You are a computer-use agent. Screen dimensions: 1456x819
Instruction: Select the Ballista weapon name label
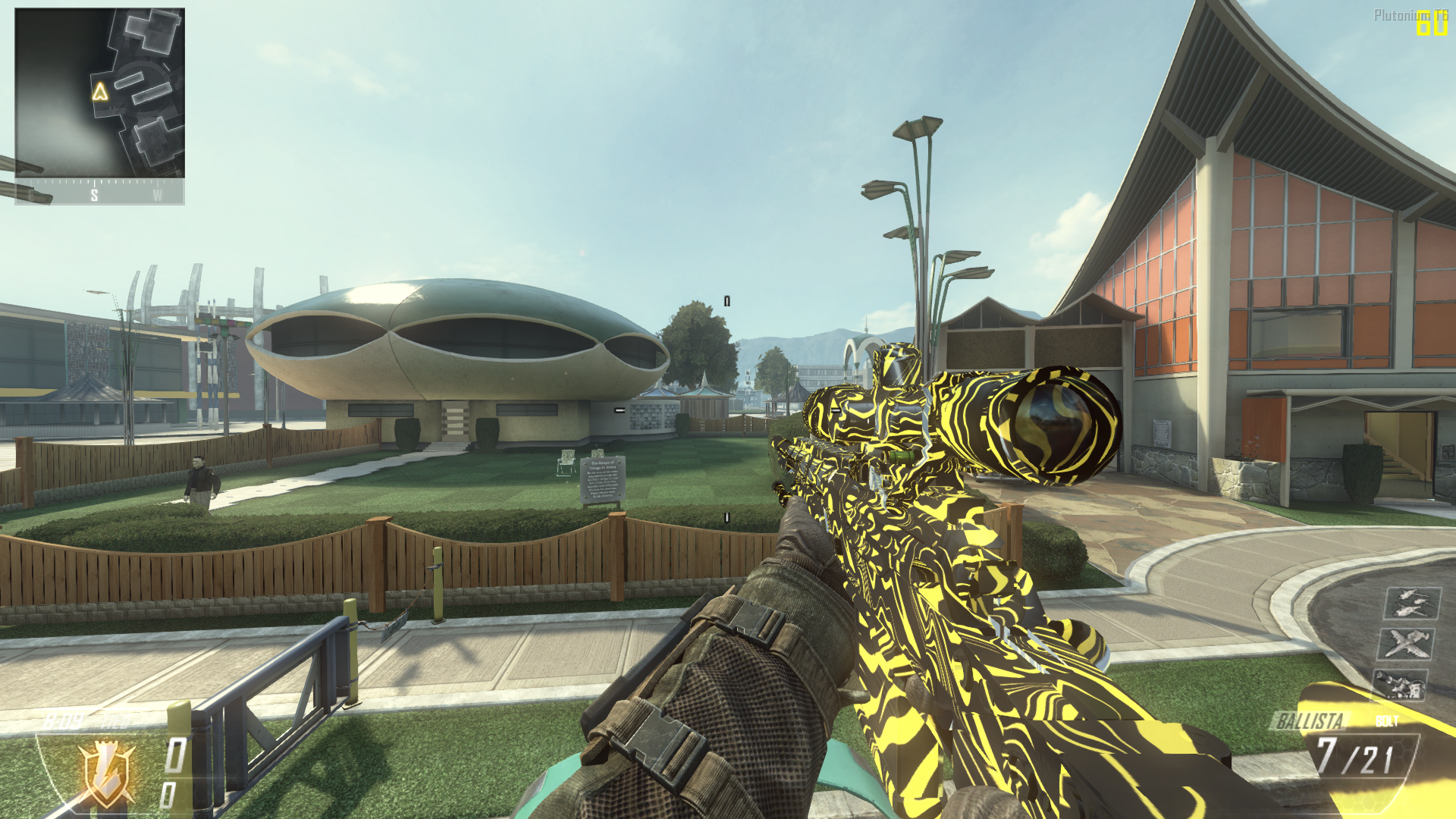(1310, 720)
